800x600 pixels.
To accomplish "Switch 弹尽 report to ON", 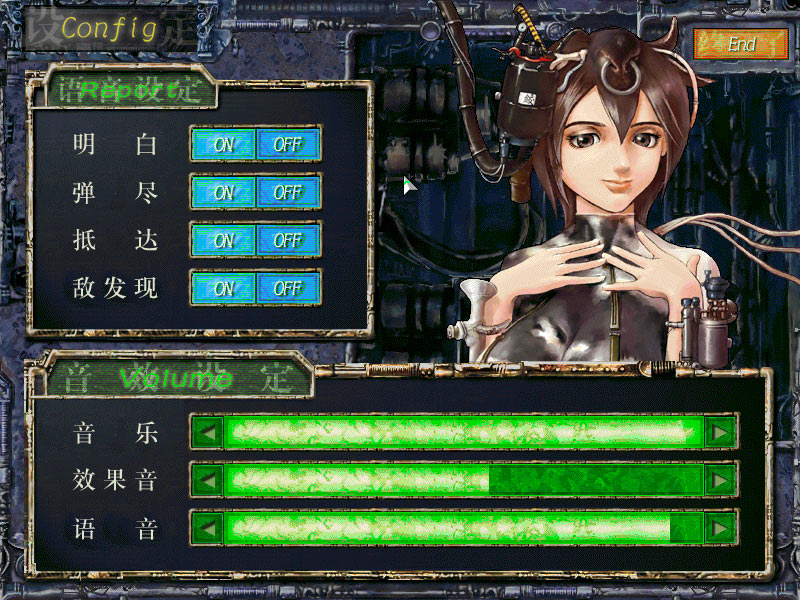I will pyautogui.click(x=223, y=192).
